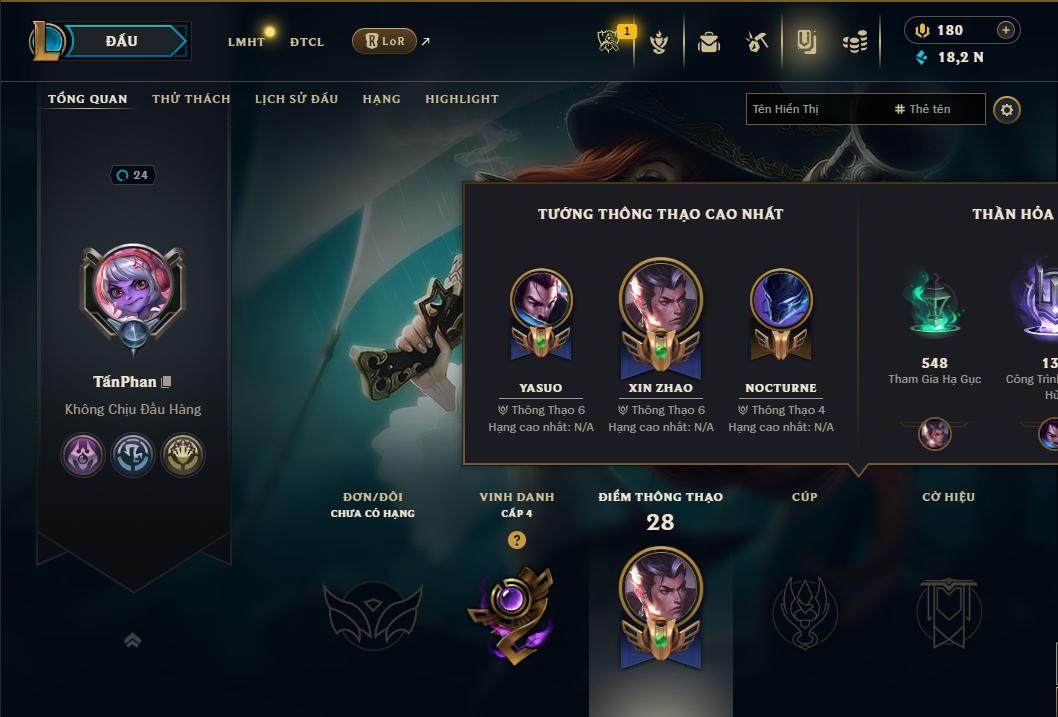Open the Clash icon with notification badge
This screenshot has height=717, width=1058.
(610, 42)
